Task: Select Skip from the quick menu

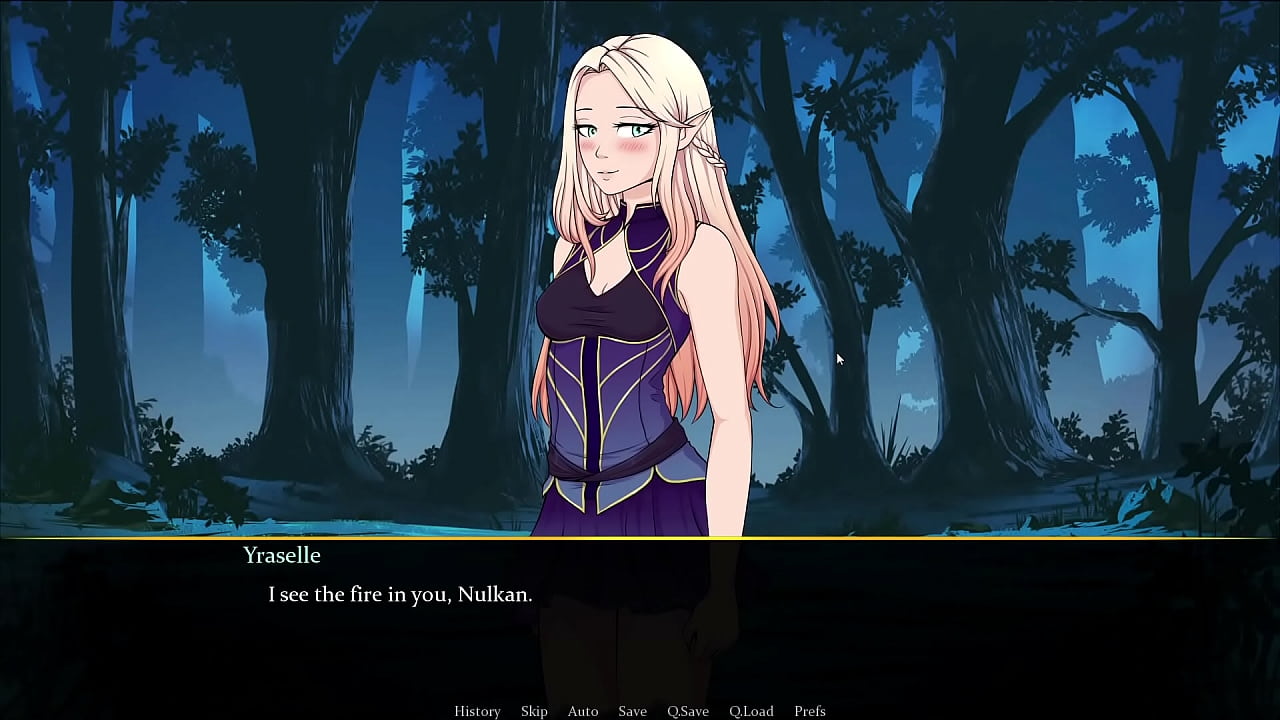Action: pyautogui.click(x=533, y=710)
